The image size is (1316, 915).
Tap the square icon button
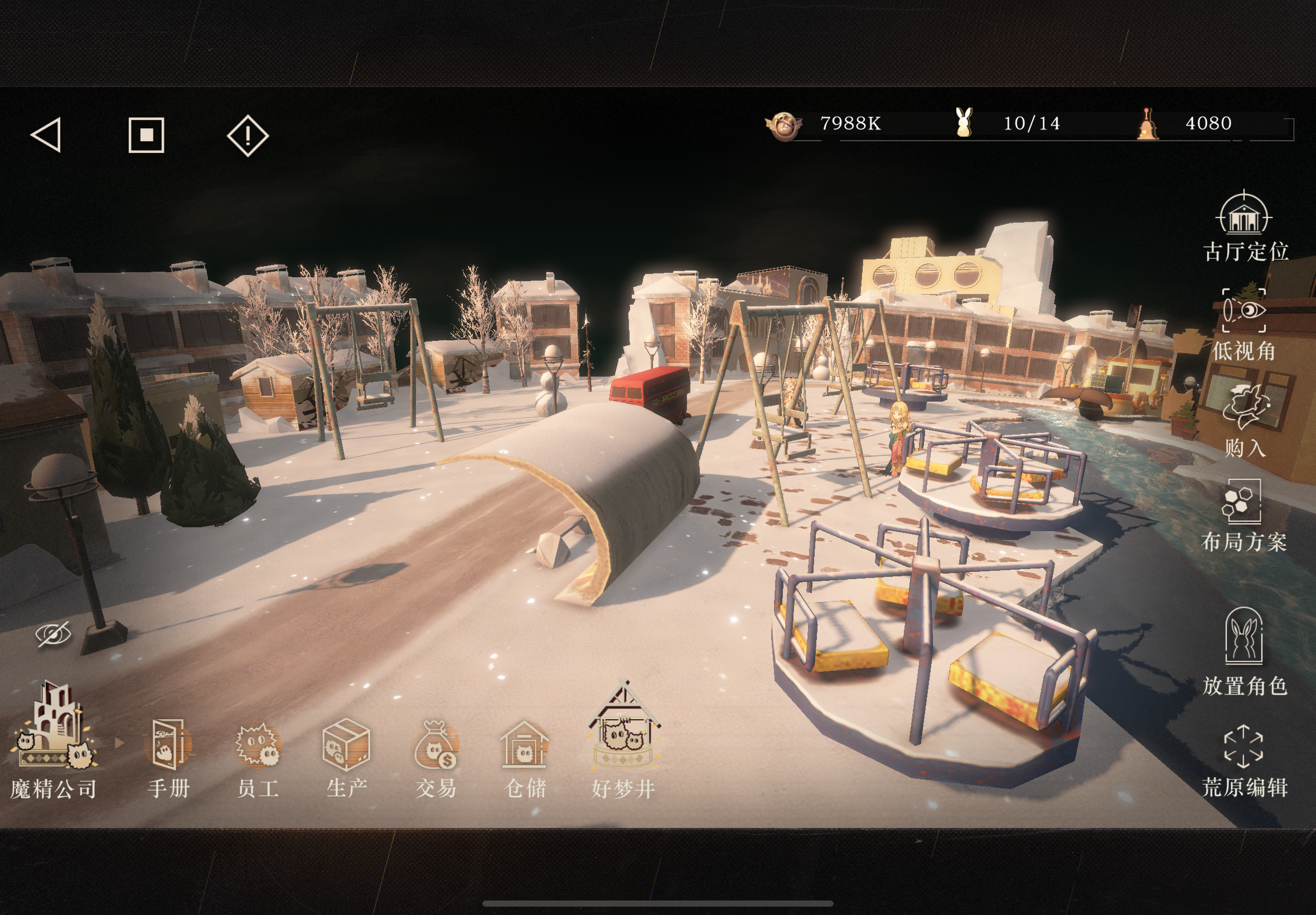click(x=147, y=136)
